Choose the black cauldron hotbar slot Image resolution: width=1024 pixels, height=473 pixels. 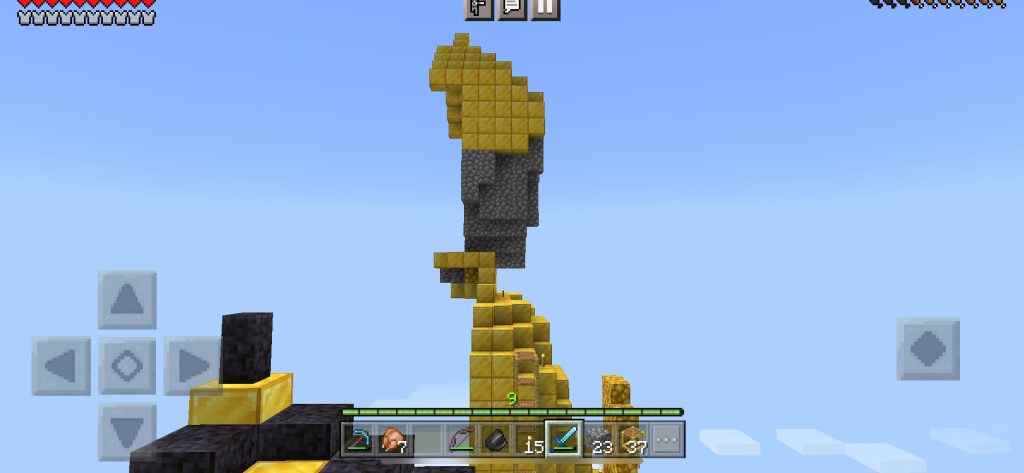(495, 439)
